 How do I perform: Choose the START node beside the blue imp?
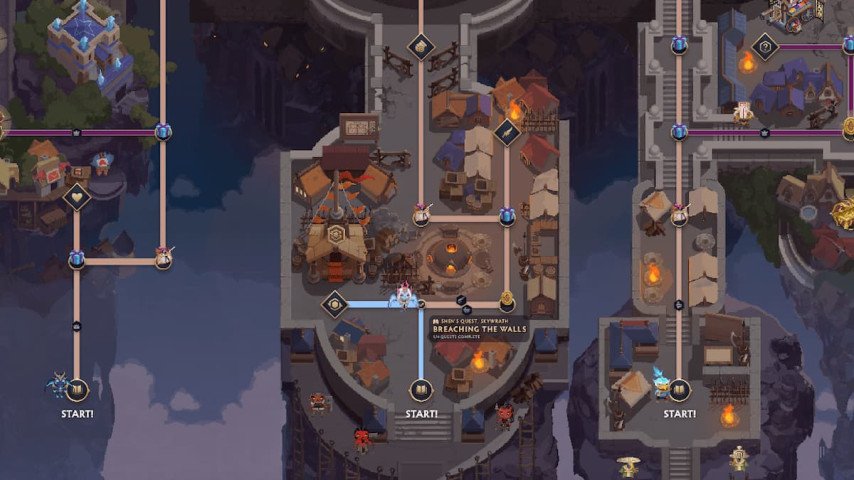pos(77,389)
